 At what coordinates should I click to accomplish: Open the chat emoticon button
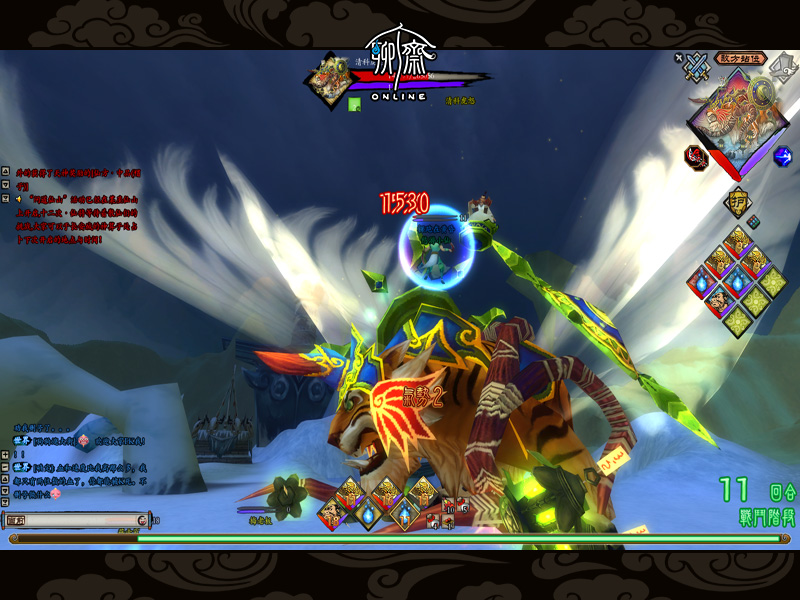point(142,520)
